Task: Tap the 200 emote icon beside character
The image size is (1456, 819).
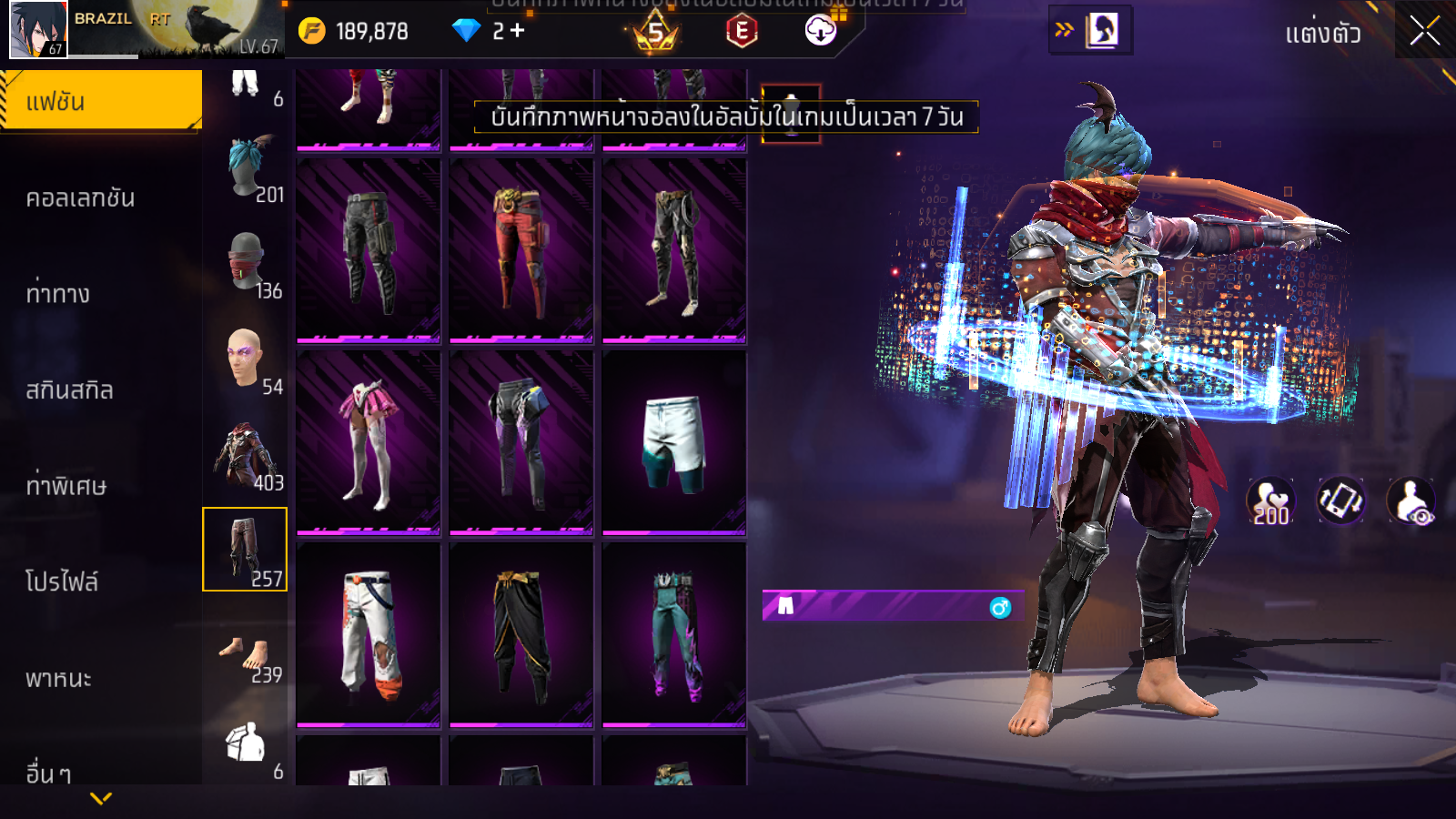Action: tap(1270, 501)
